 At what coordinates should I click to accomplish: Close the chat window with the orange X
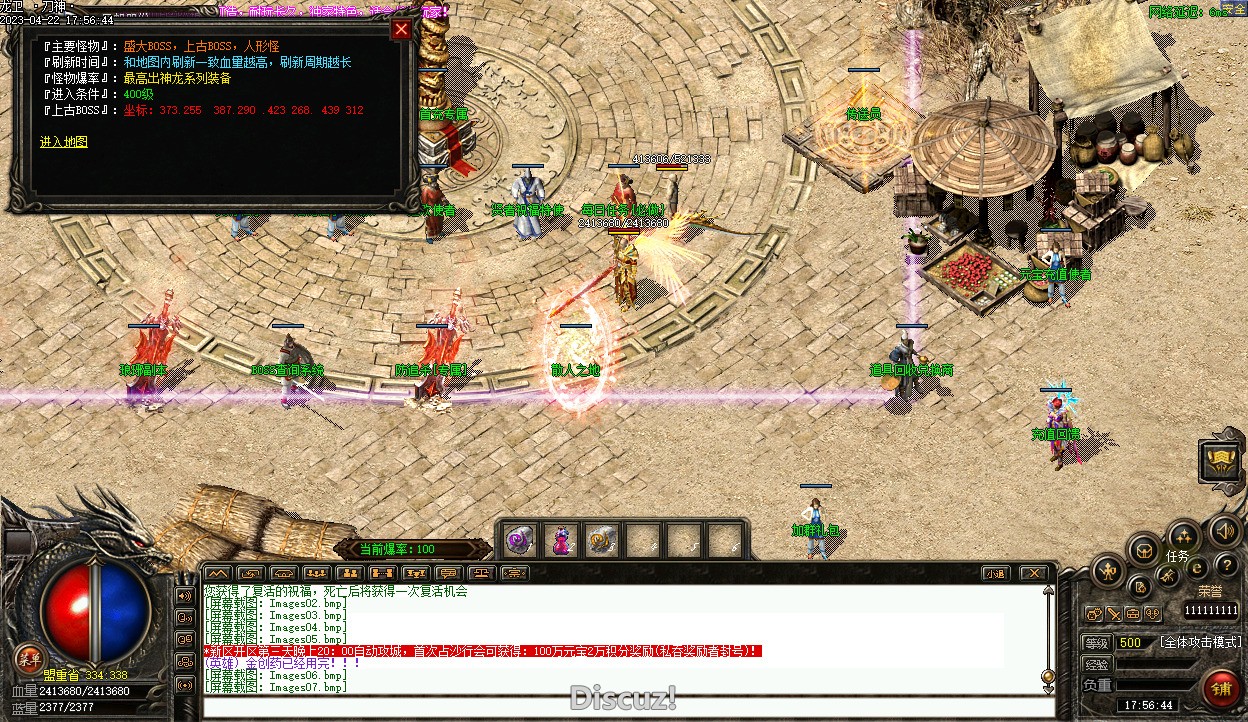click(x=1034, y=573)
